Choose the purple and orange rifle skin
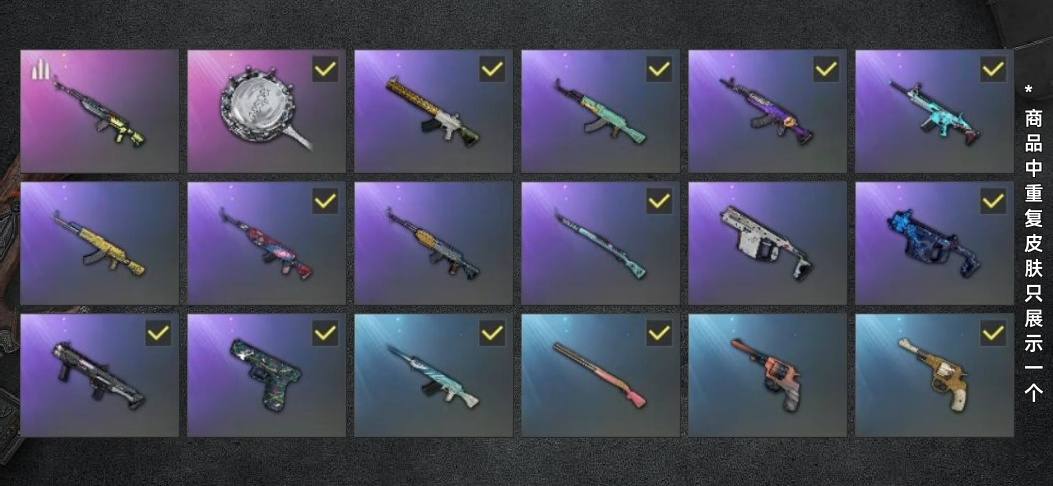 [x=767, y=111]
